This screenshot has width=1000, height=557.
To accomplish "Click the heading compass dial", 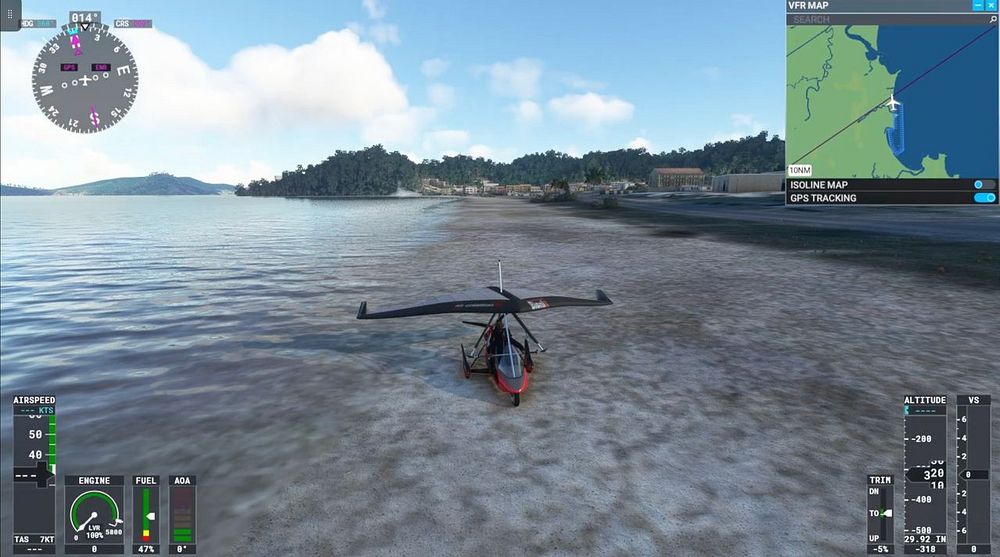I will pos(85,79).
